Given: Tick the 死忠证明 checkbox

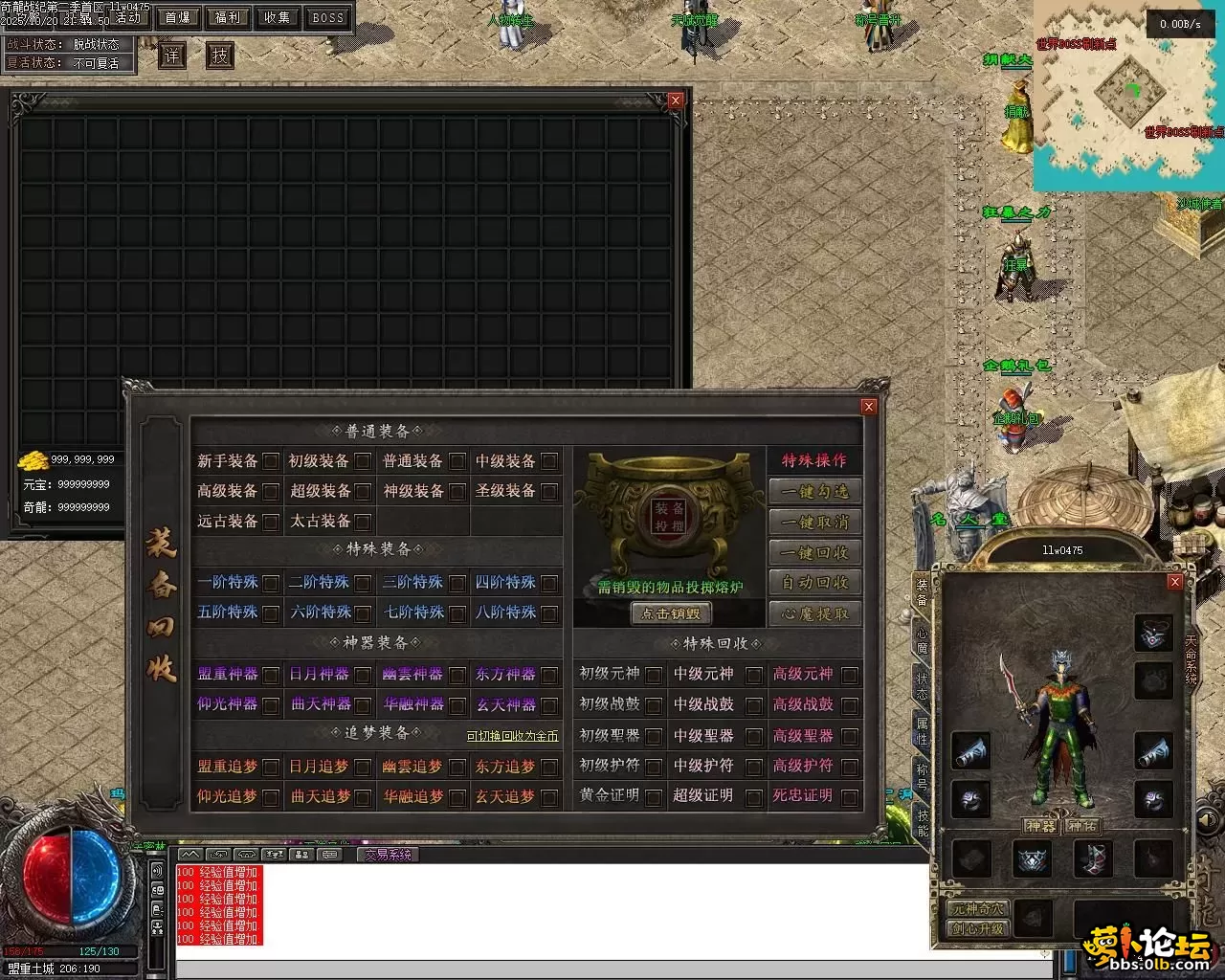Looking at the screenshot, I should click(x=849, y=796).
